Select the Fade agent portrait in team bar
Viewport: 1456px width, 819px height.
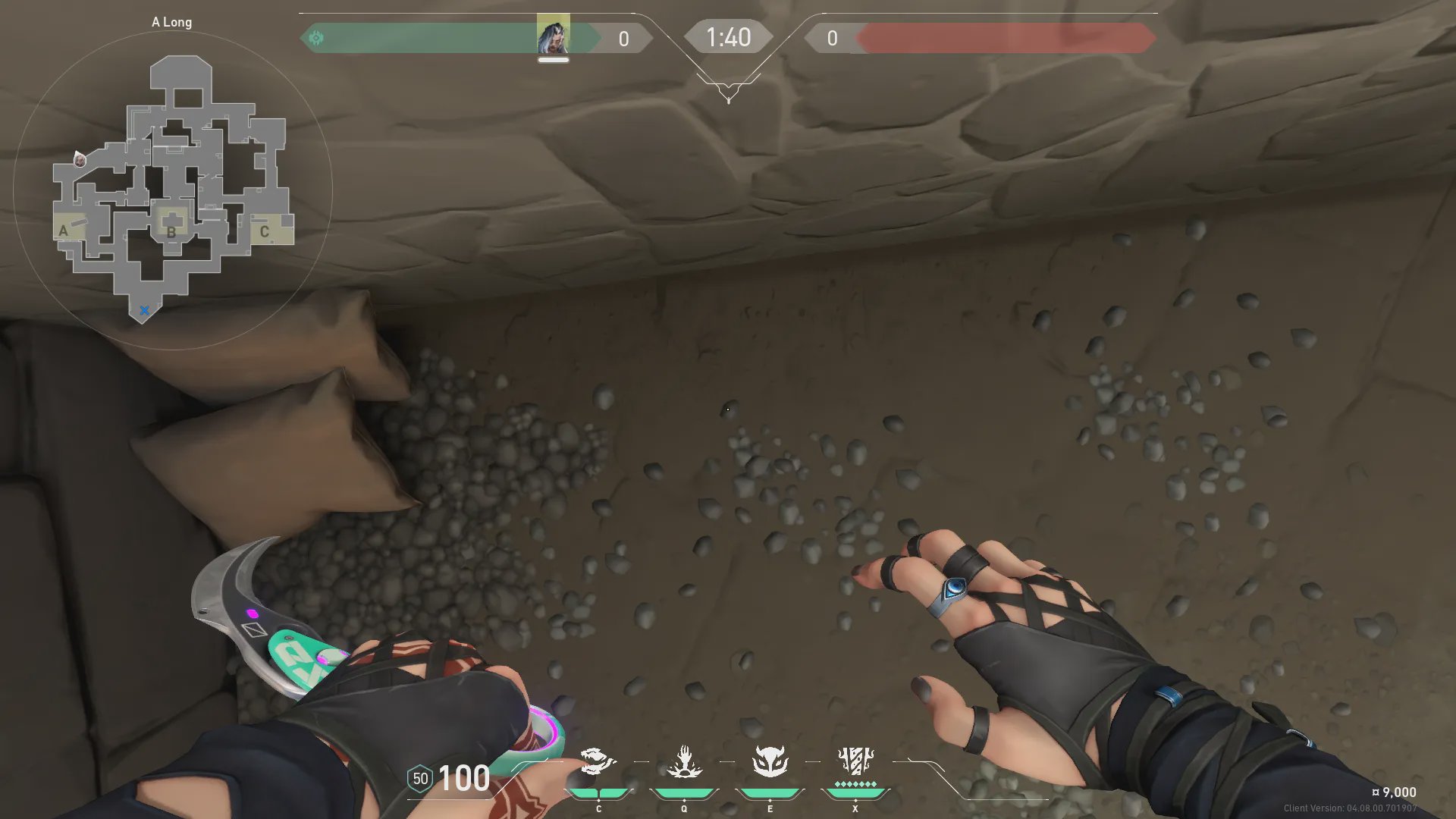pos(554,35)
